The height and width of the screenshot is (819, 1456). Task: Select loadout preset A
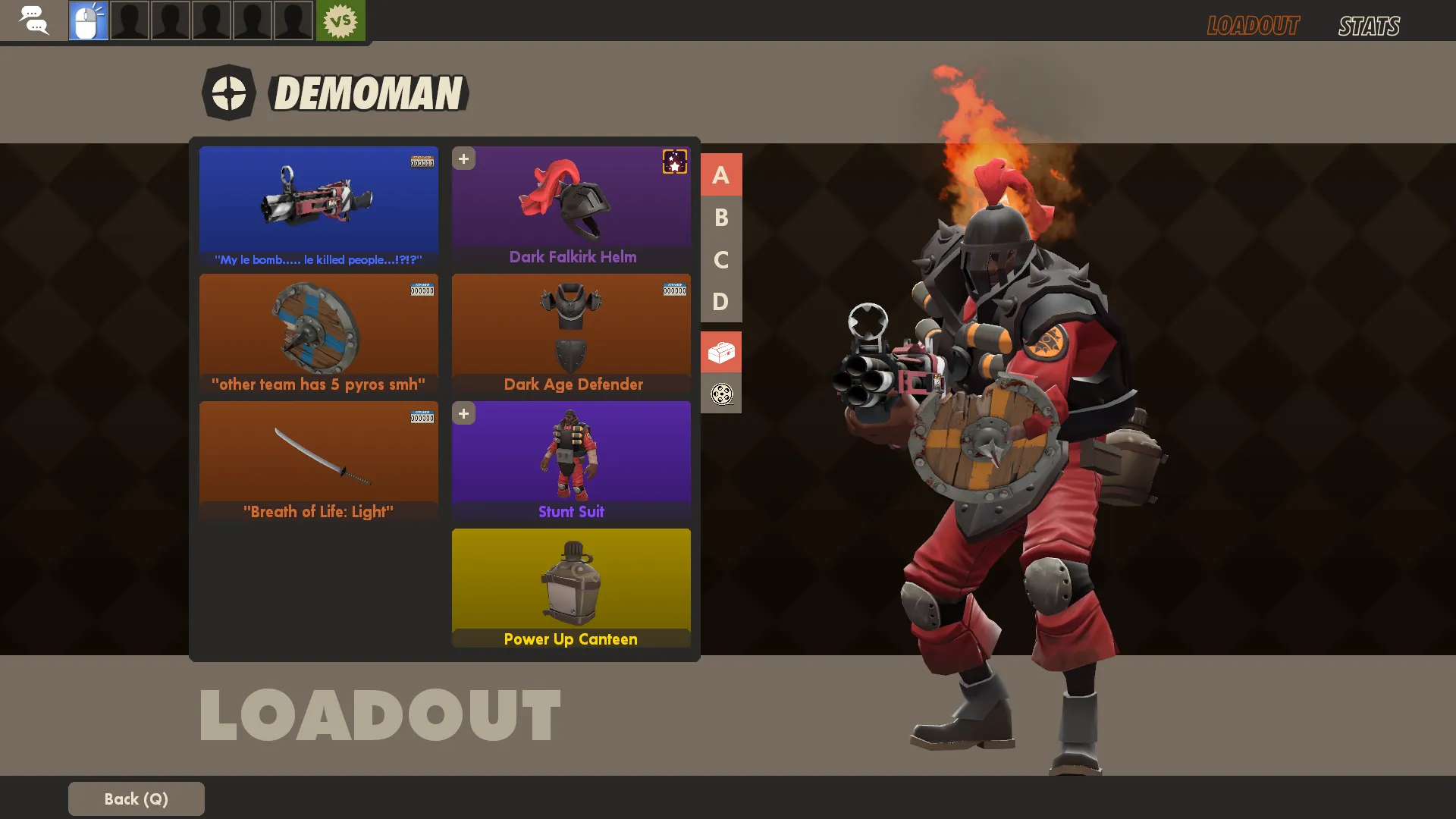720,175
